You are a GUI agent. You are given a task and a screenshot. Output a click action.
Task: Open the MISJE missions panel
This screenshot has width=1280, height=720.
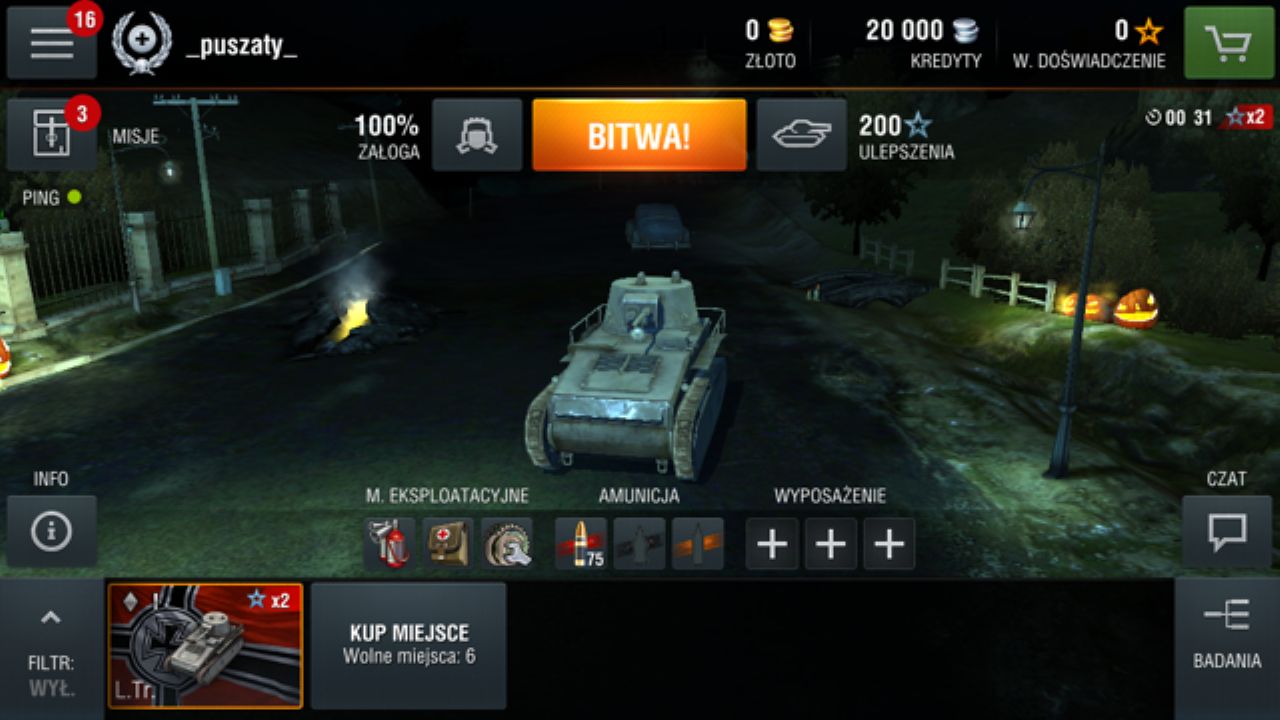[x=51, y=133]
